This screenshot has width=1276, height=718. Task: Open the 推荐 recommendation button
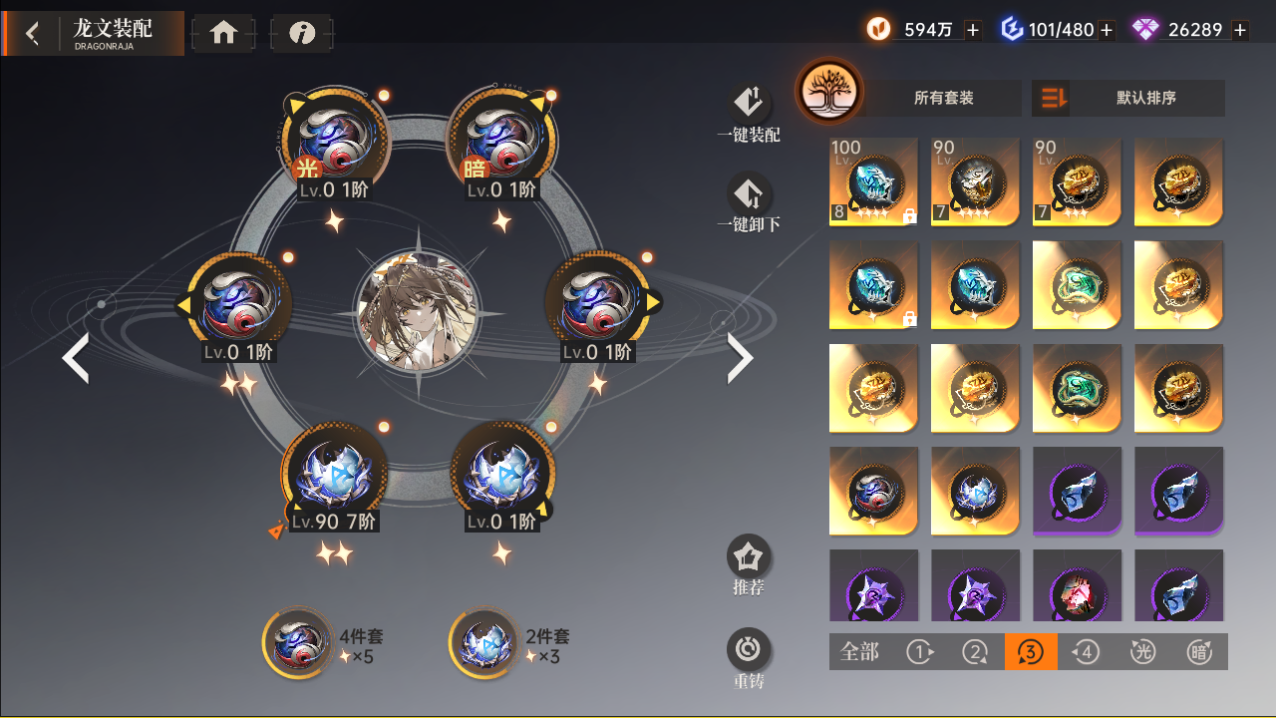point(748,565)
